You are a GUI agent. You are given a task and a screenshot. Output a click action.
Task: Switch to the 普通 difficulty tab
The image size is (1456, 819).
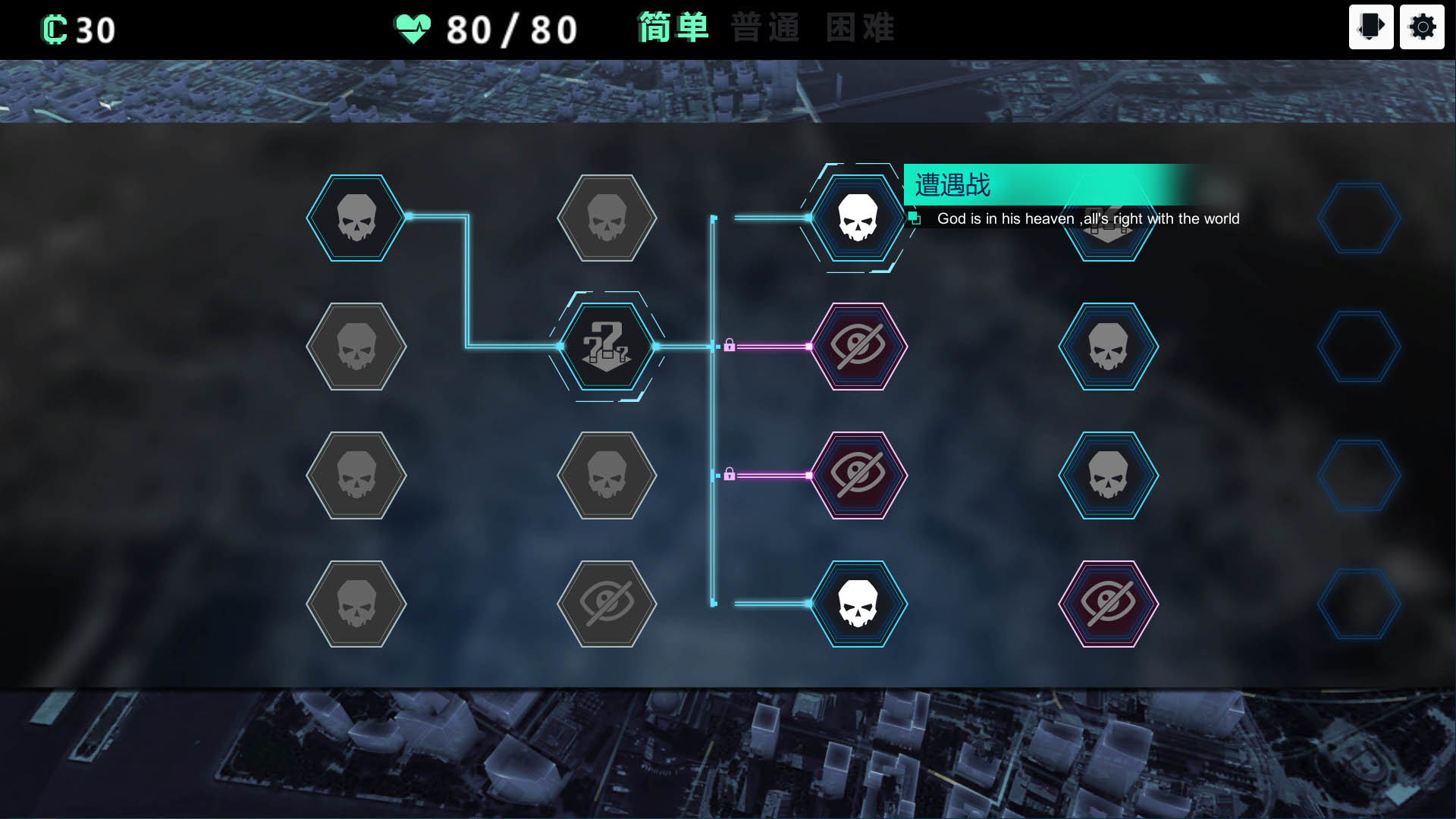point(765,28)
